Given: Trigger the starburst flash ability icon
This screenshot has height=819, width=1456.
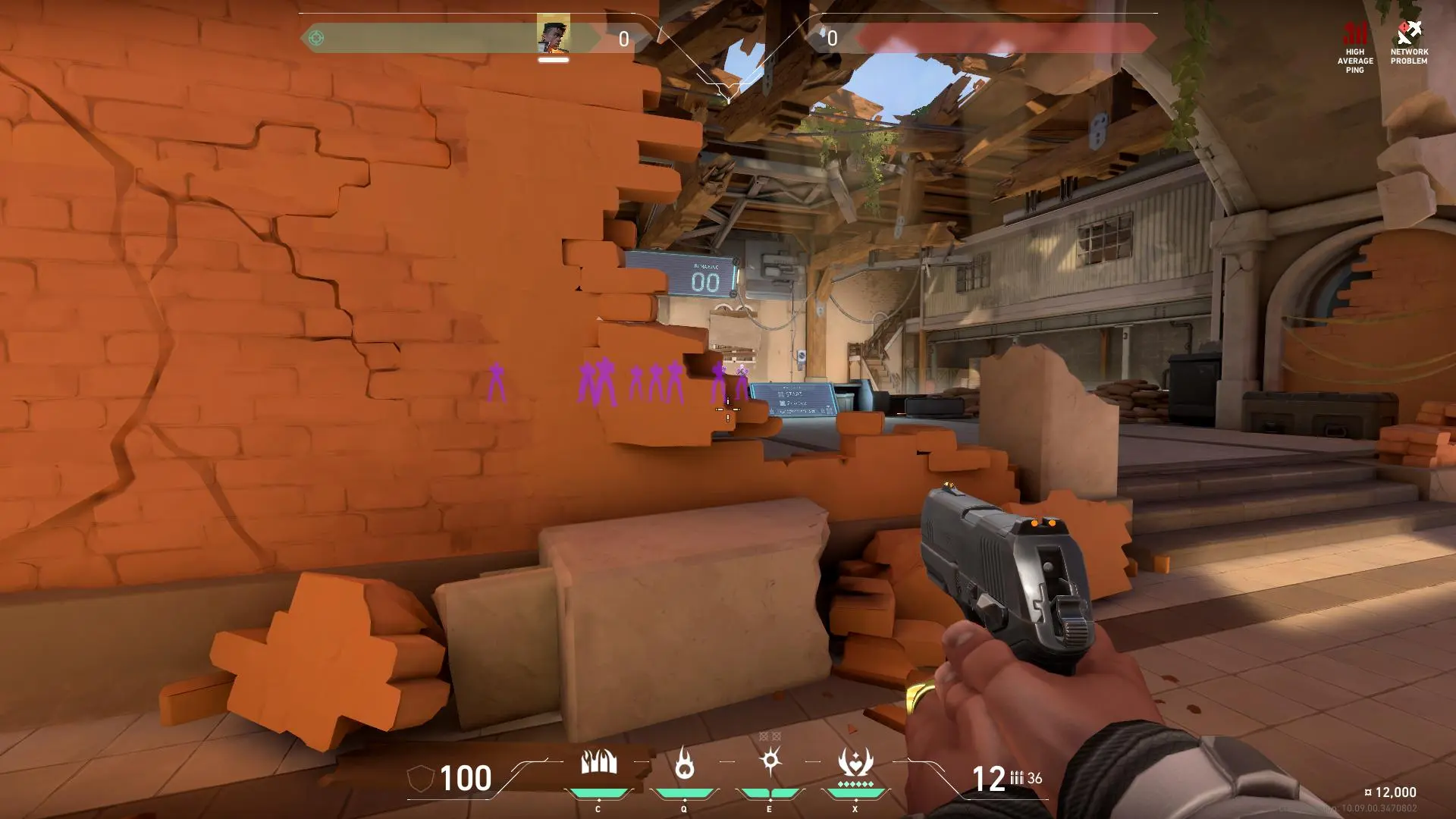Looking at the screenshot, I should point(770,760).
